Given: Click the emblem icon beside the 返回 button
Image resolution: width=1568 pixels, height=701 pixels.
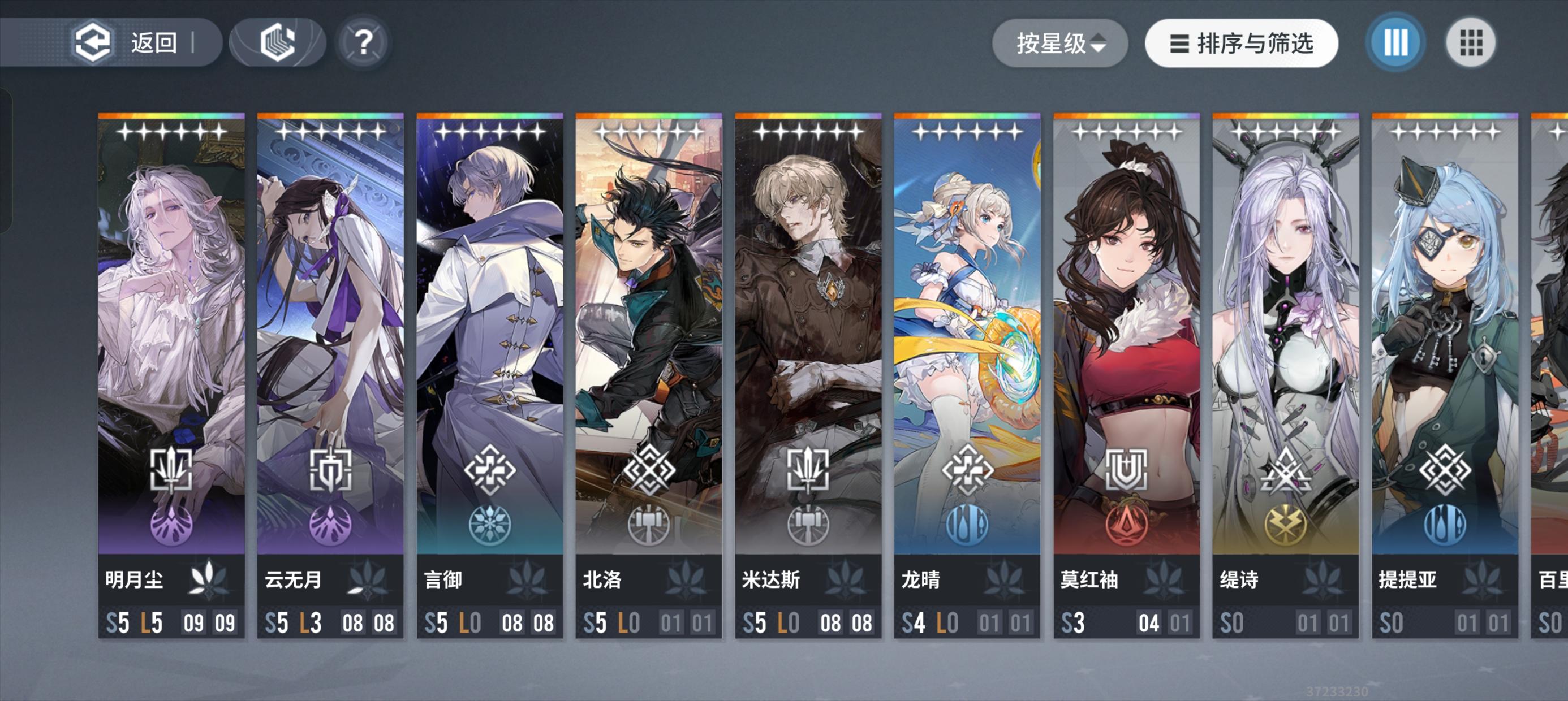Looking at the screenshot, I should (x=277, y=41).
